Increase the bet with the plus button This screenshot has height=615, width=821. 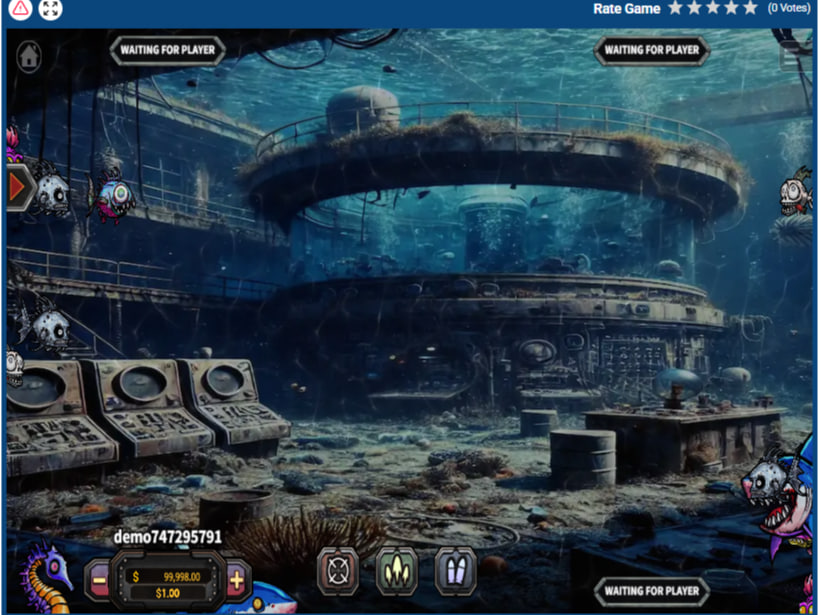tap(236, 578)
